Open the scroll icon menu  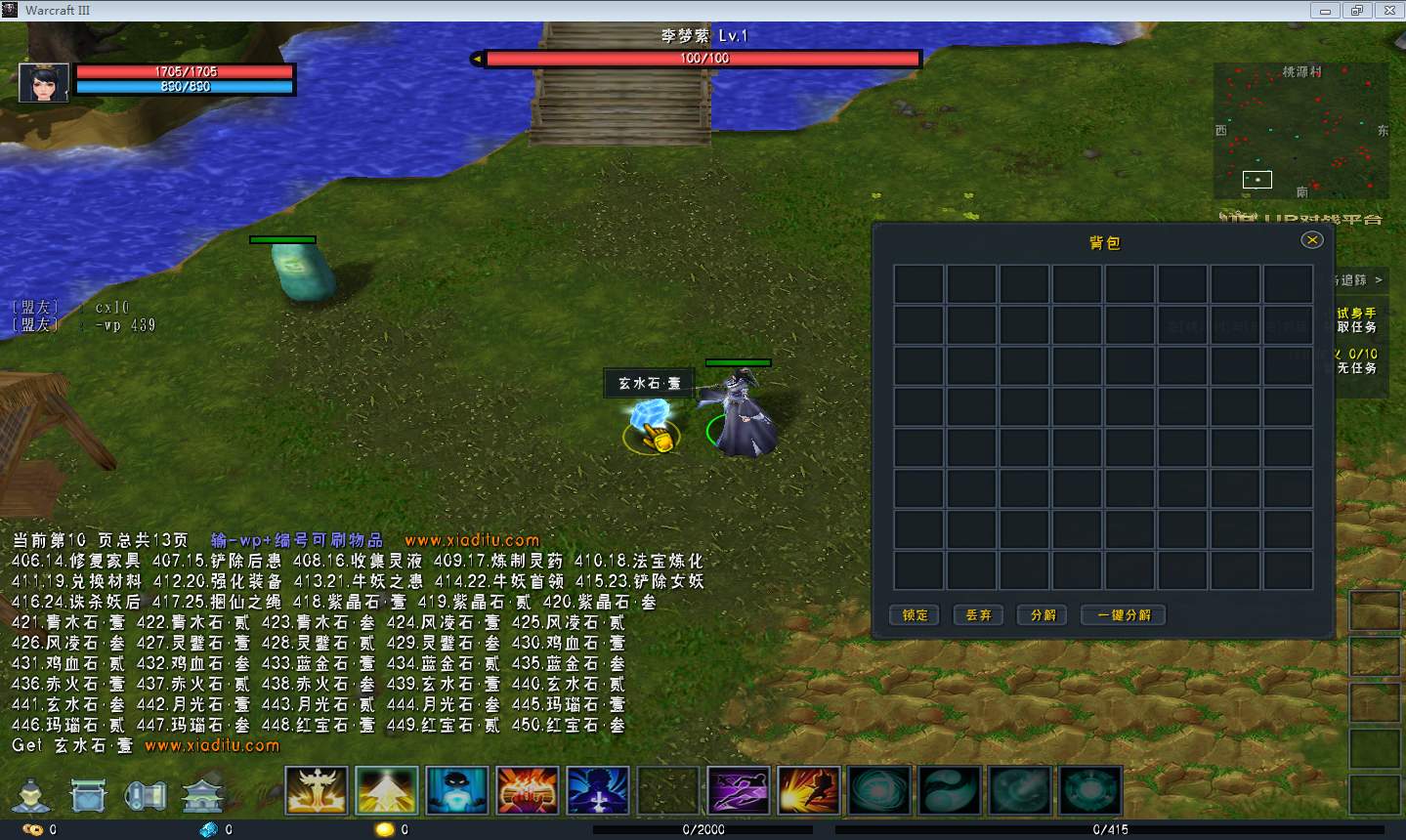pos(146,796)
